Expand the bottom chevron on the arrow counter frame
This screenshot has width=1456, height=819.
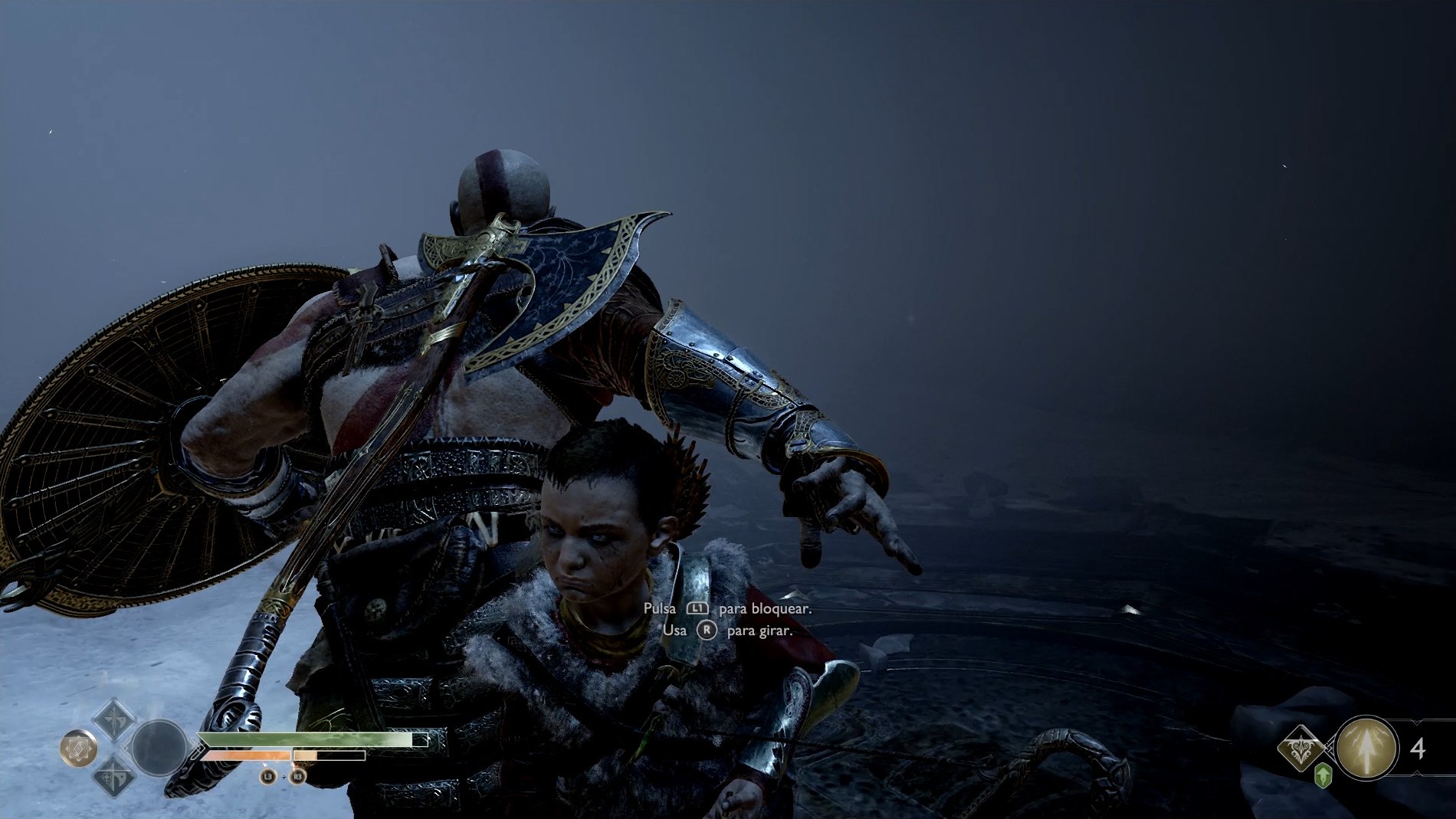pyautogui.click(x=1417, y=774)
